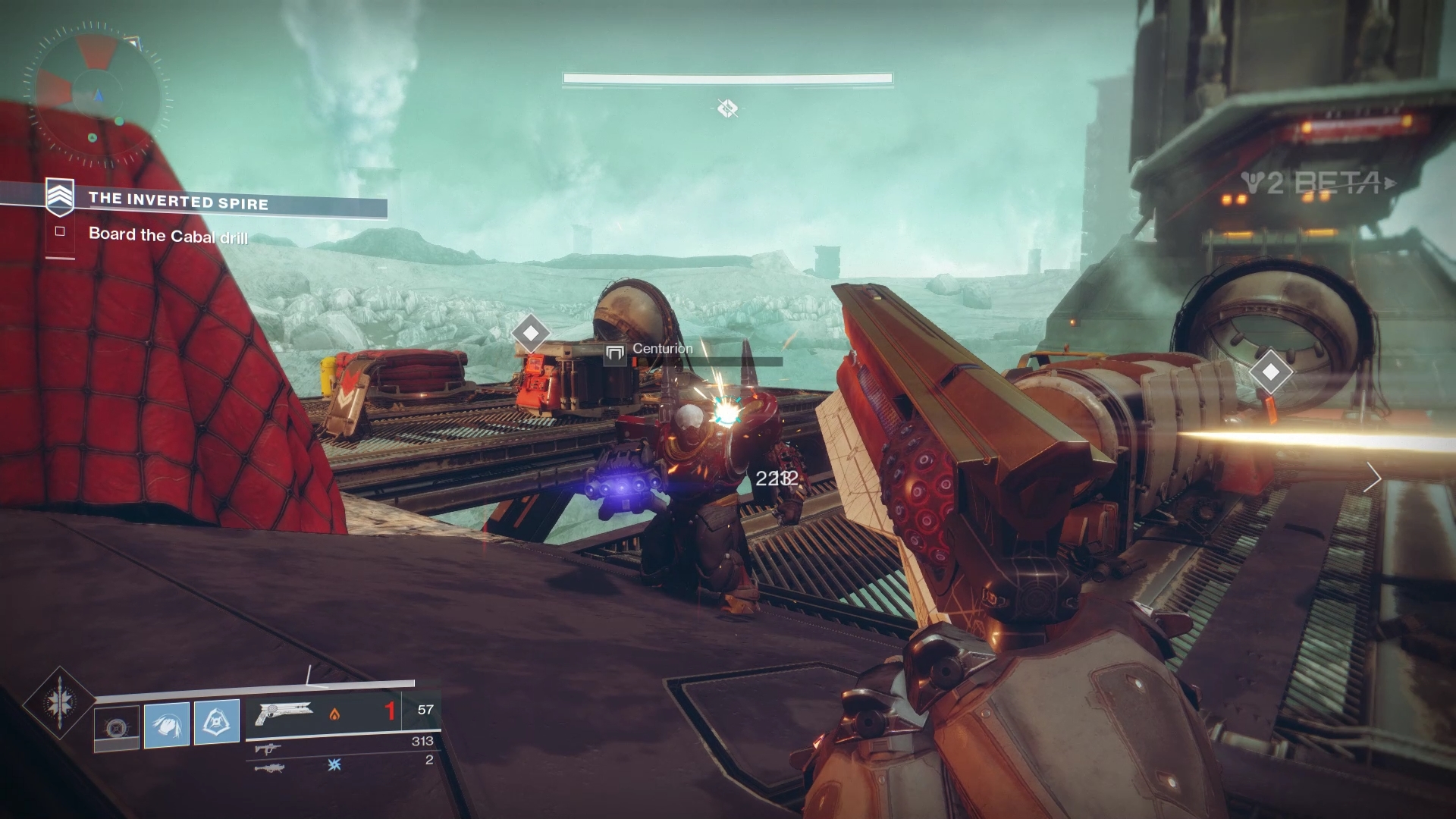The width and height of the screenshot is (1456, 819).
Task: Activate the diamond-framed super ability icon
Action: tap(58, 703)
